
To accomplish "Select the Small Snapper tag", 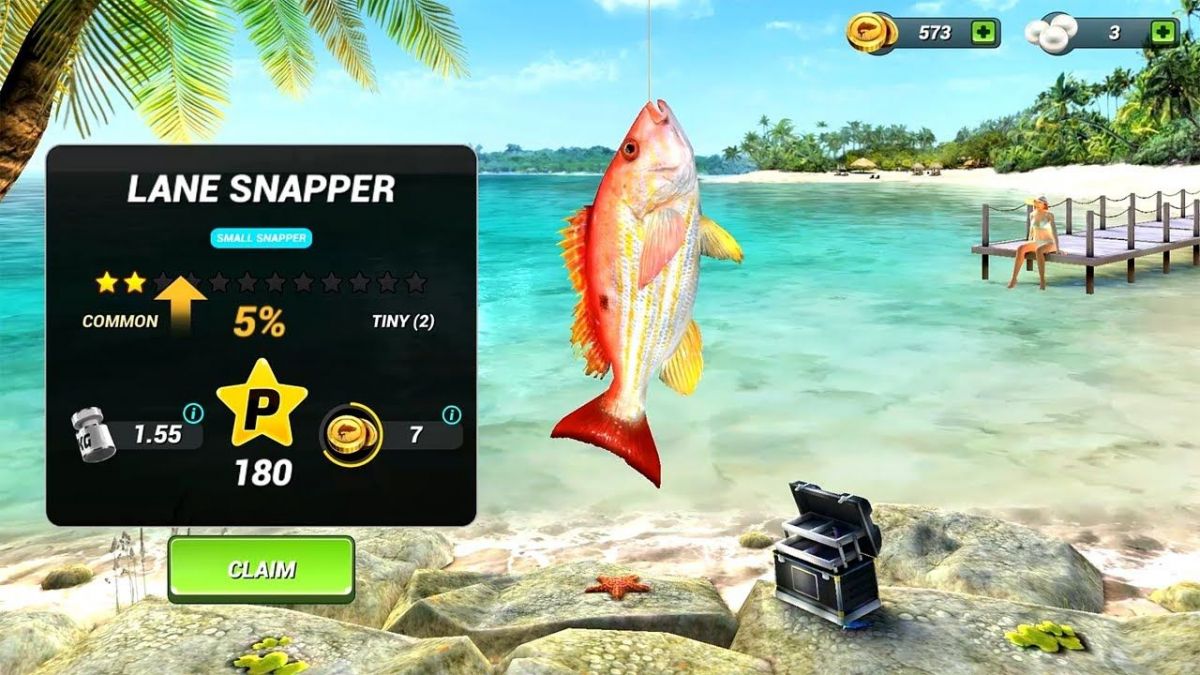I will (261, 238).
